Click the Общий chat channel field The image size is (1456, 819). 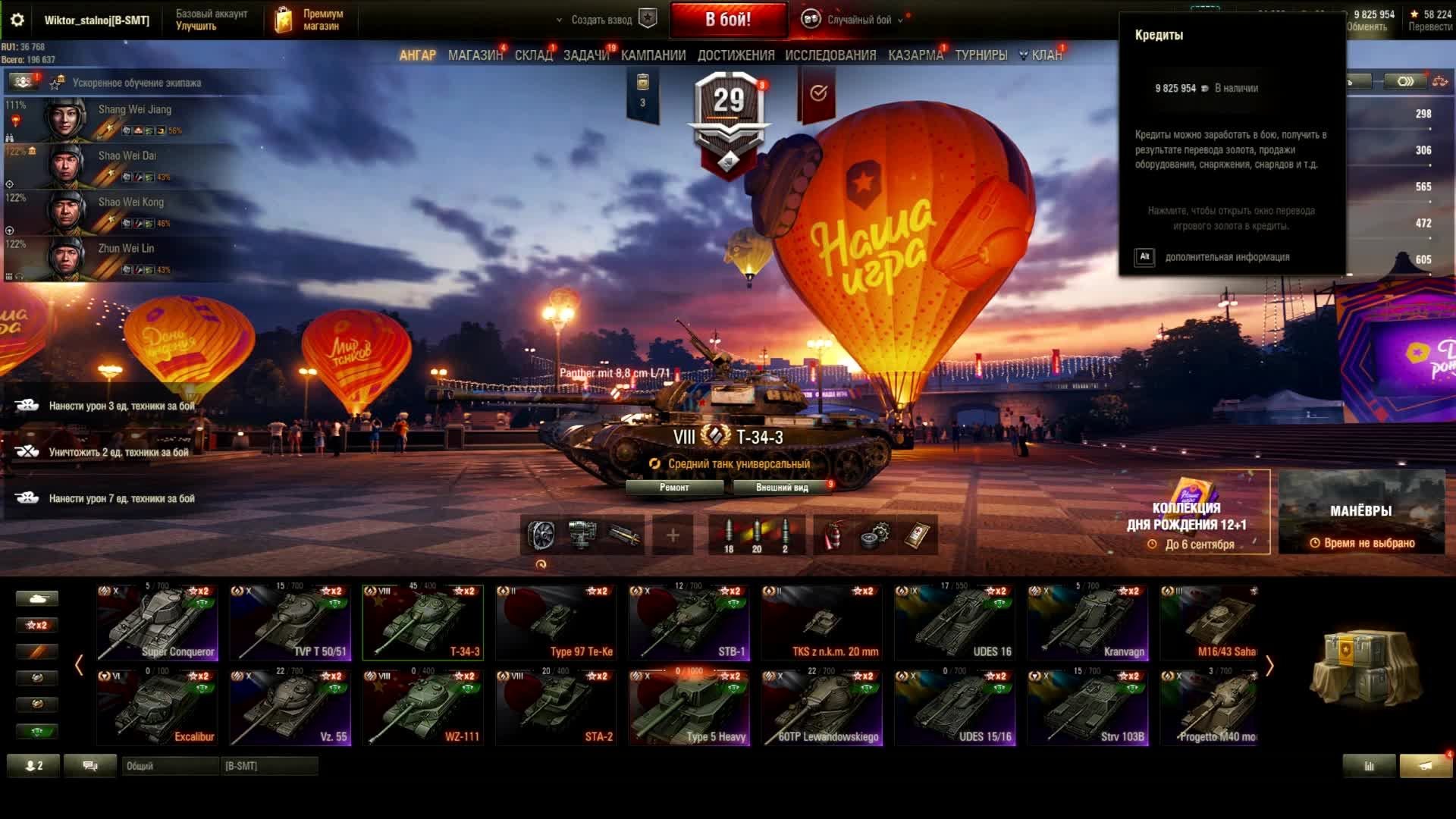[170, 766]
